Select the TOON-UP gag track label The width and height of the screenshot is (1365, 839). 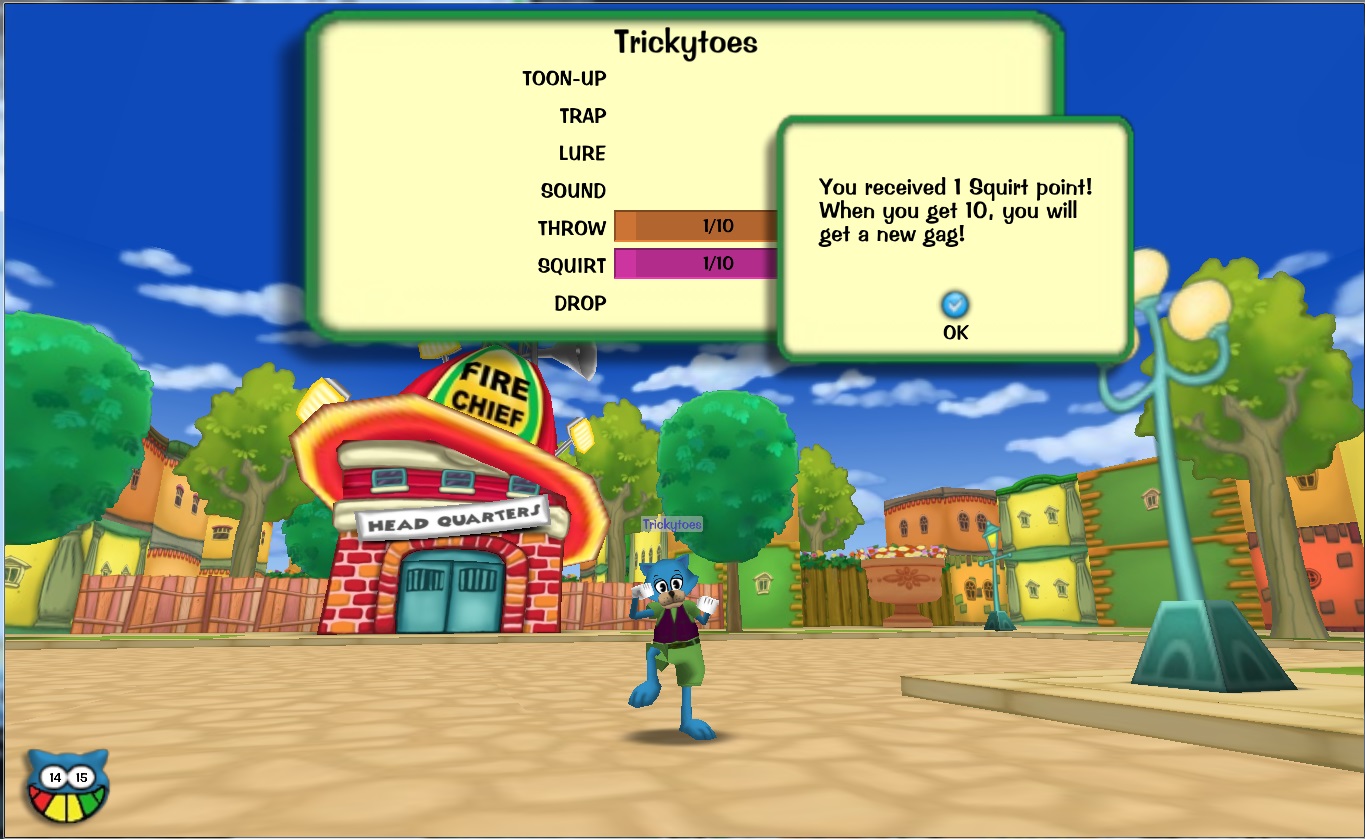click(563, 78)
